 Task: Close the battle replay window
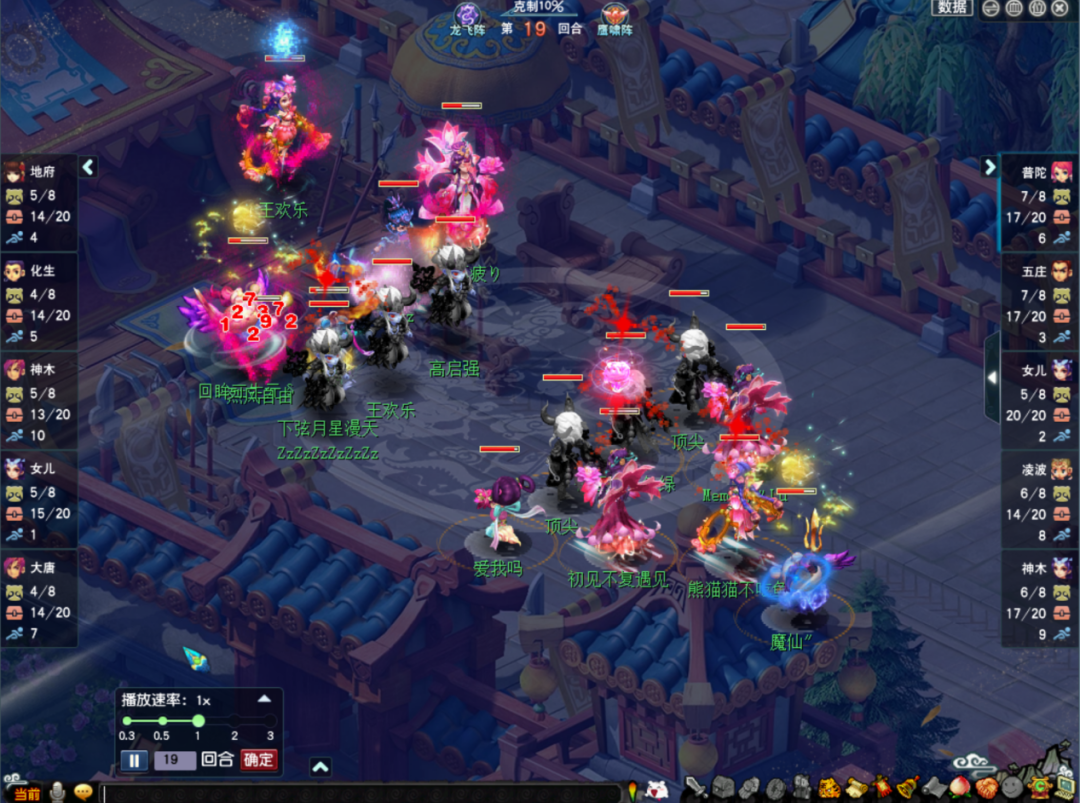(x=1060, y=8)
